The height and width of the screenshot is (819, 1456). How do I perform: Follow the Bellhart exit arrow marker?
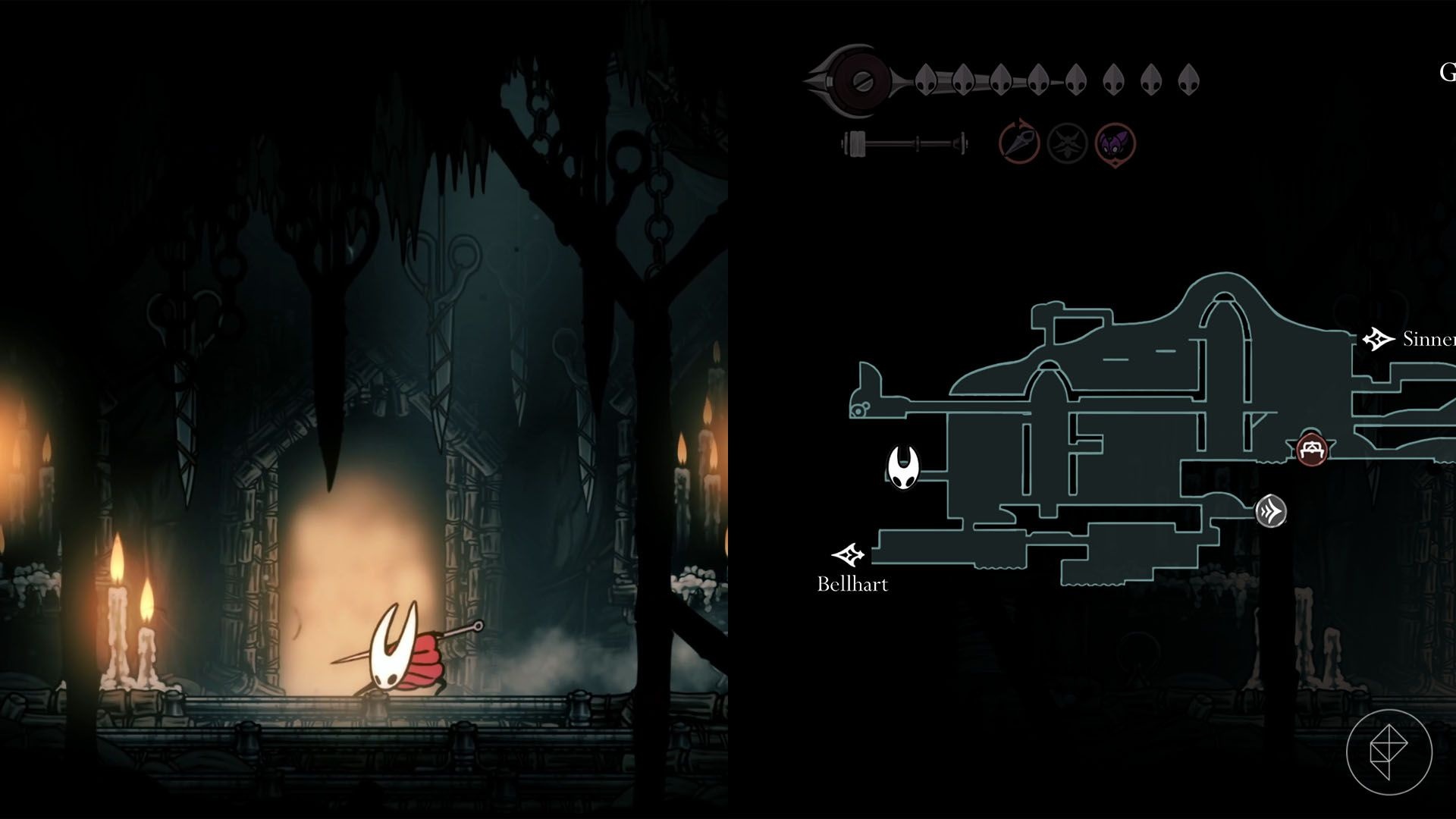point(849,555)
